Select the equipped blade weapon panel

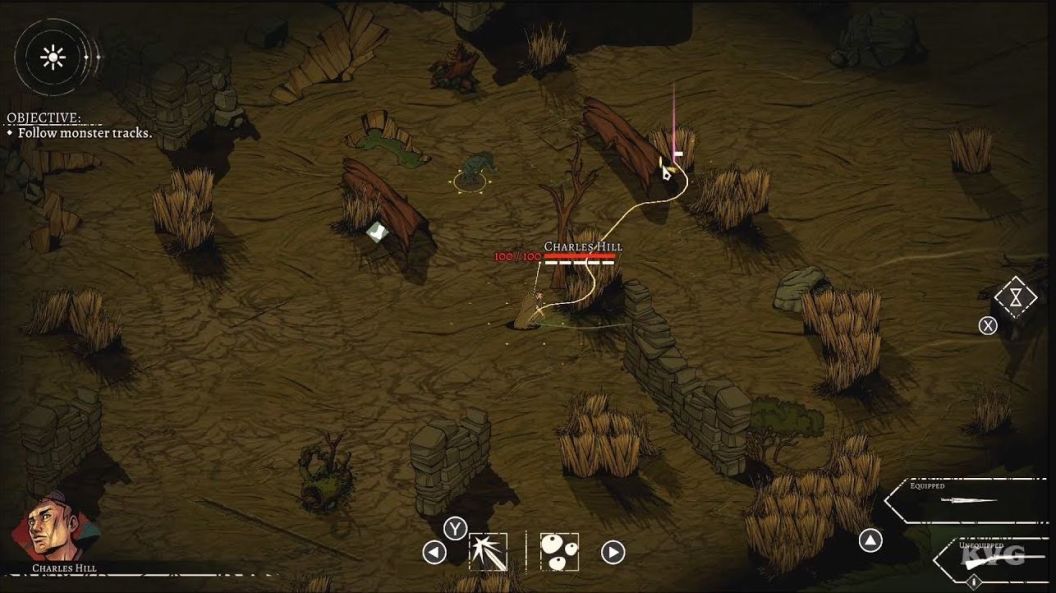tap(964, 497)
